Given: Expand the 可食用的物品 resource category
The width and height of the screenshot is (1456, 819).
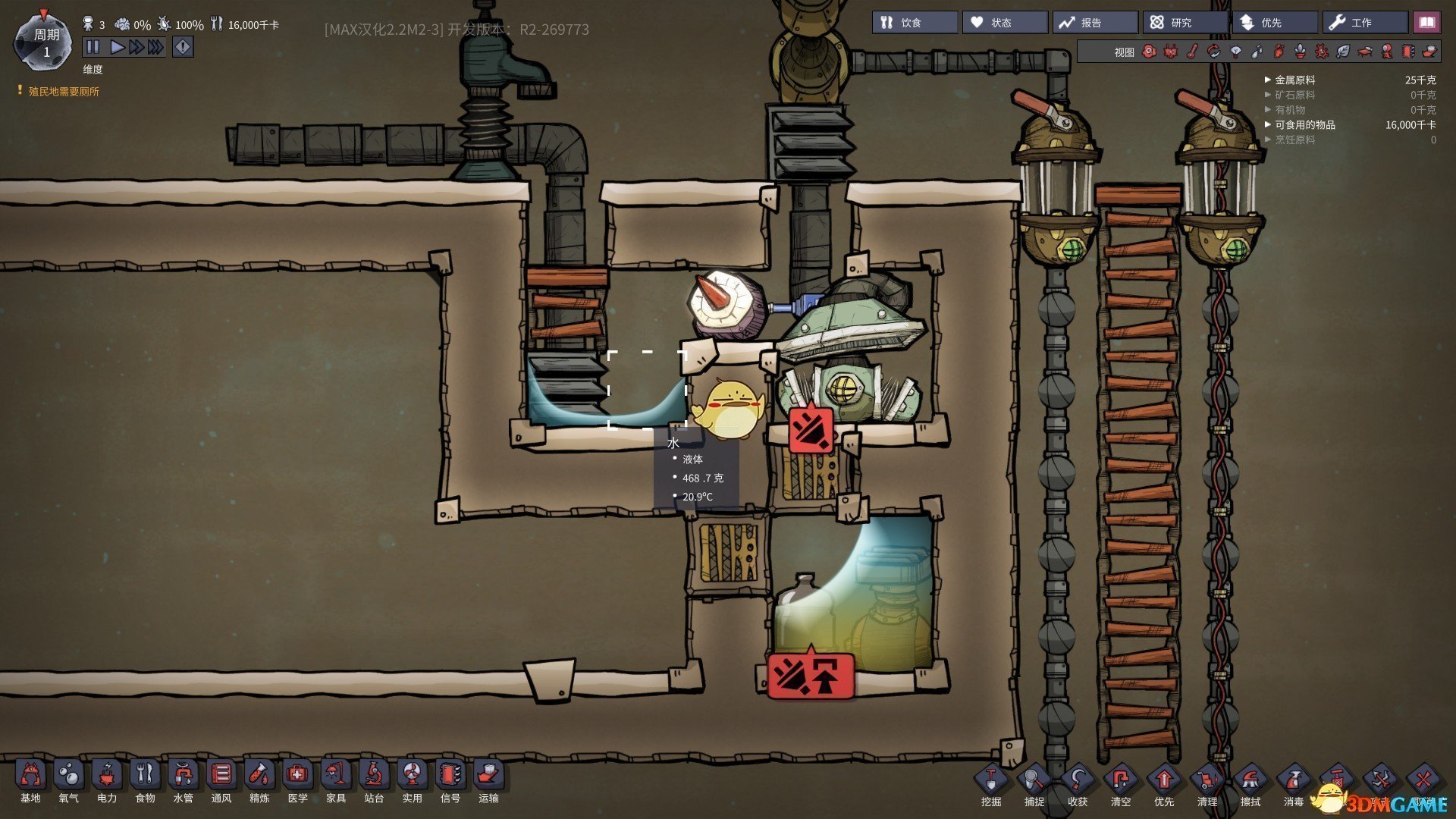Looking at the screenshot, I should pyautogui.click(x=1304, y=124).
